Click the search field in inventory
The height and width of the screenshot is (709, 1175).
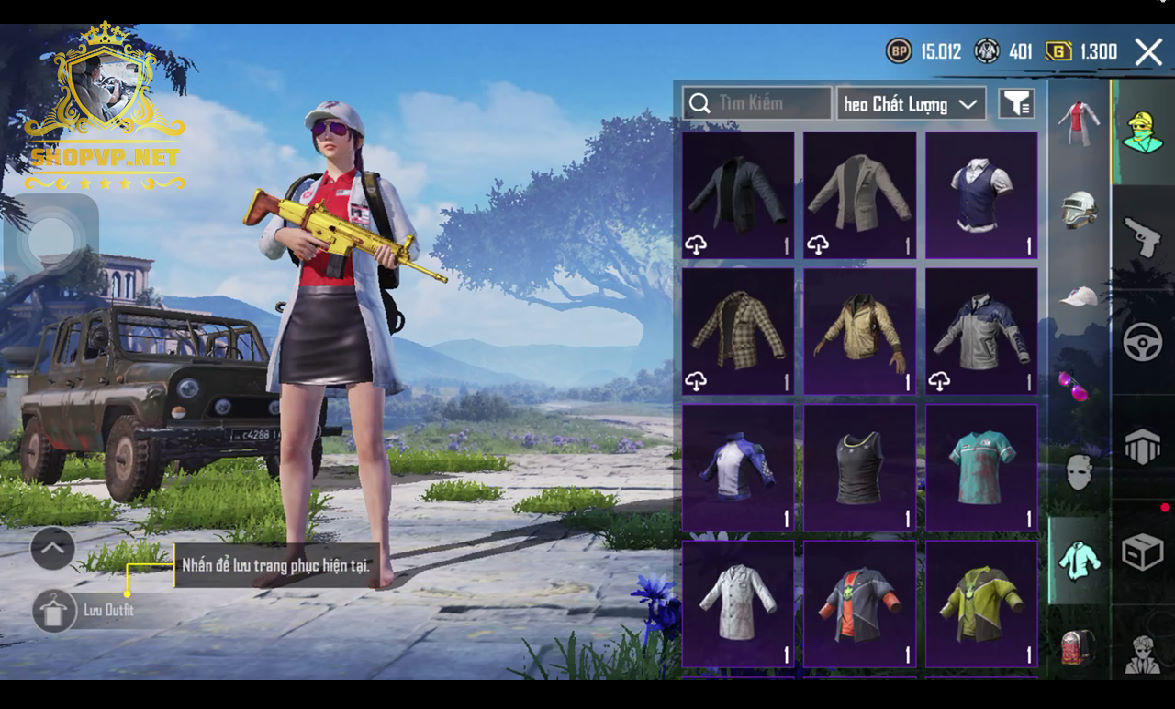pos(757,103)
